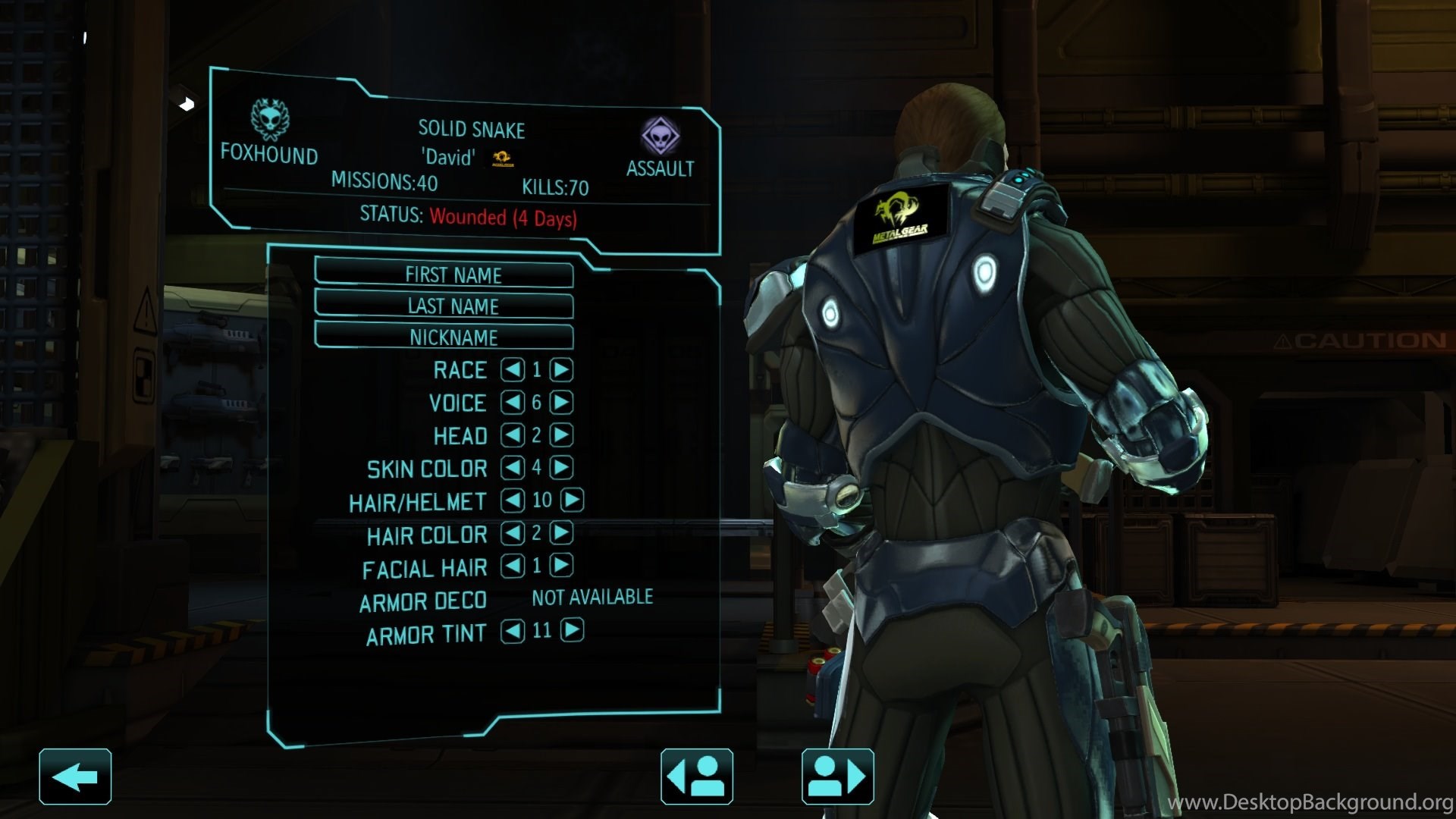1456x819 pixels.
Task: Decrease the Race value
Action: 513,369
